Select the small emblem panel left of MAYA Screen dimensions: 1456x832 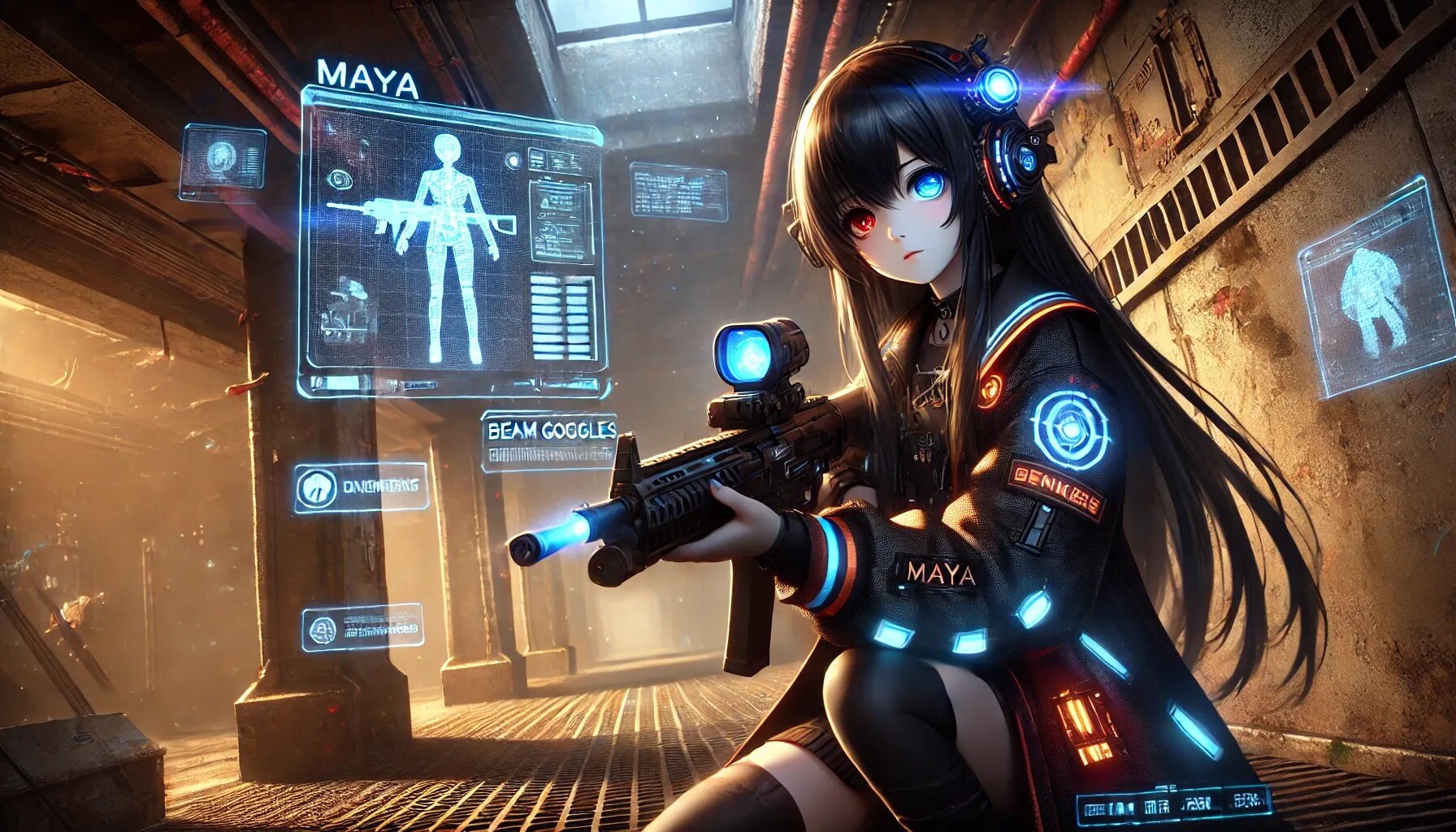pyautogui.click(x=223, y=162)
